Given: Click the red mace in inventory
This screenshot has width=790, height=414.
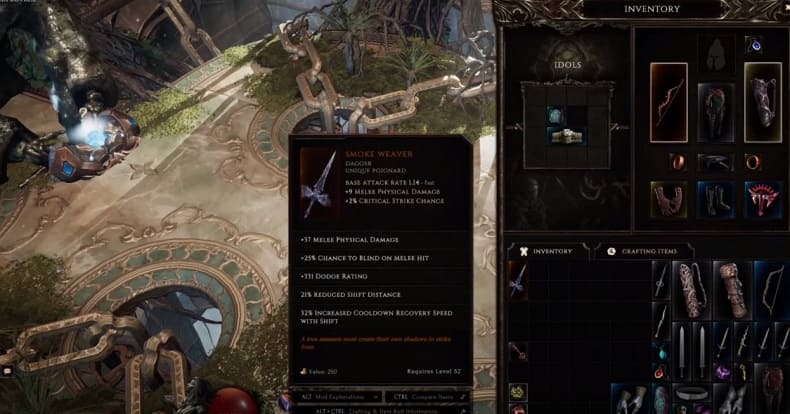Looking at the screenshot, I should (519, 350).
